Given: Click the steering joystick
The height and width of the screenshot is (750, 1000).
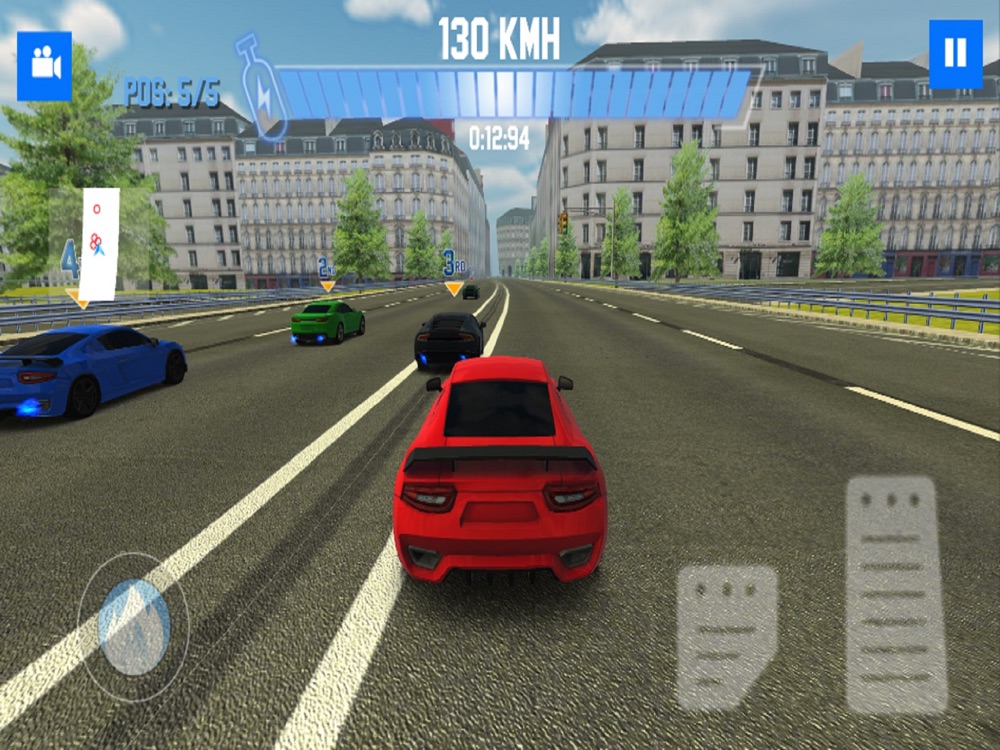Looking at the screenshot, I should pos(134,626).
